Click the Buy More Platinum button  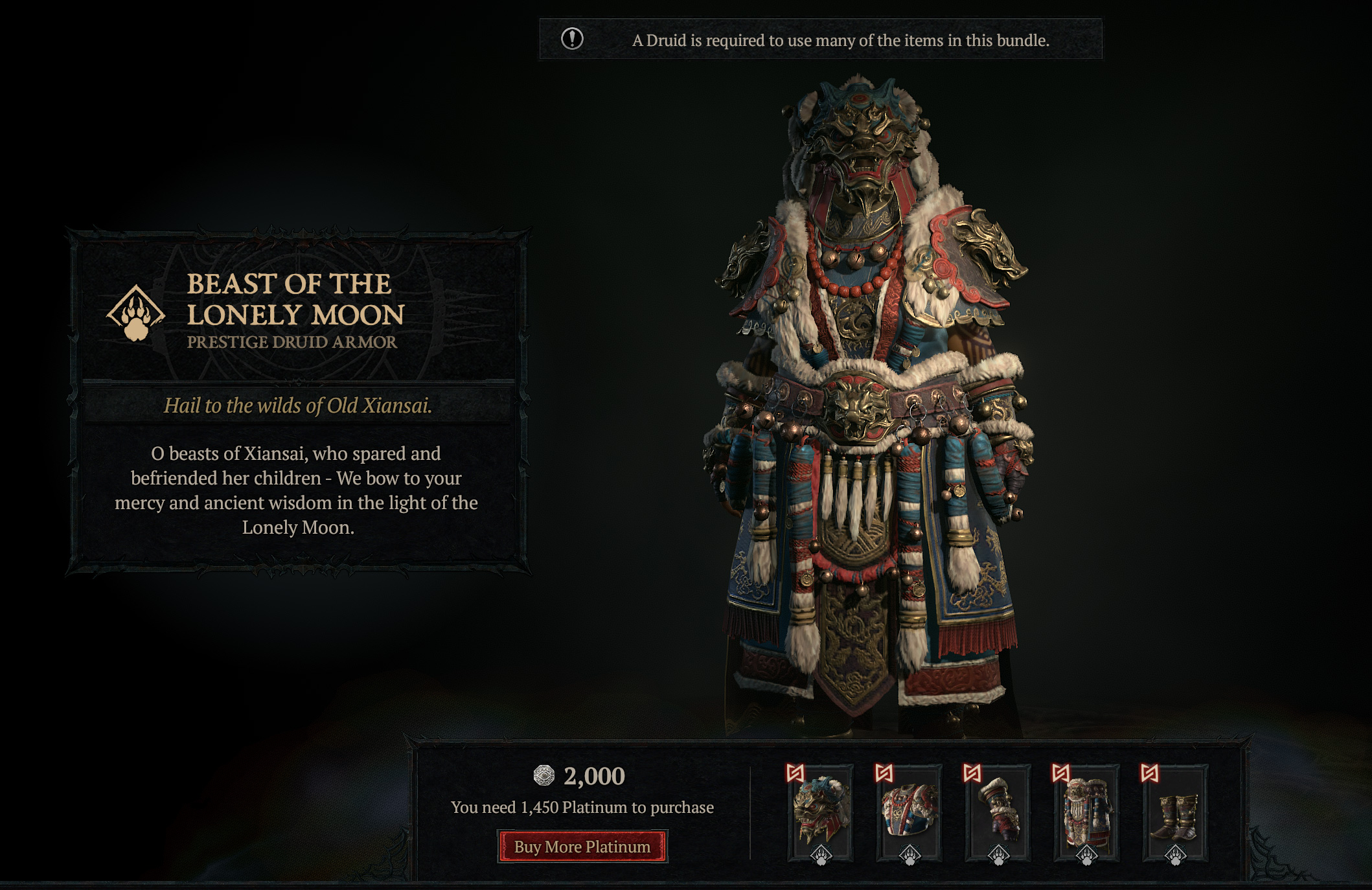(x=582, y=847)
